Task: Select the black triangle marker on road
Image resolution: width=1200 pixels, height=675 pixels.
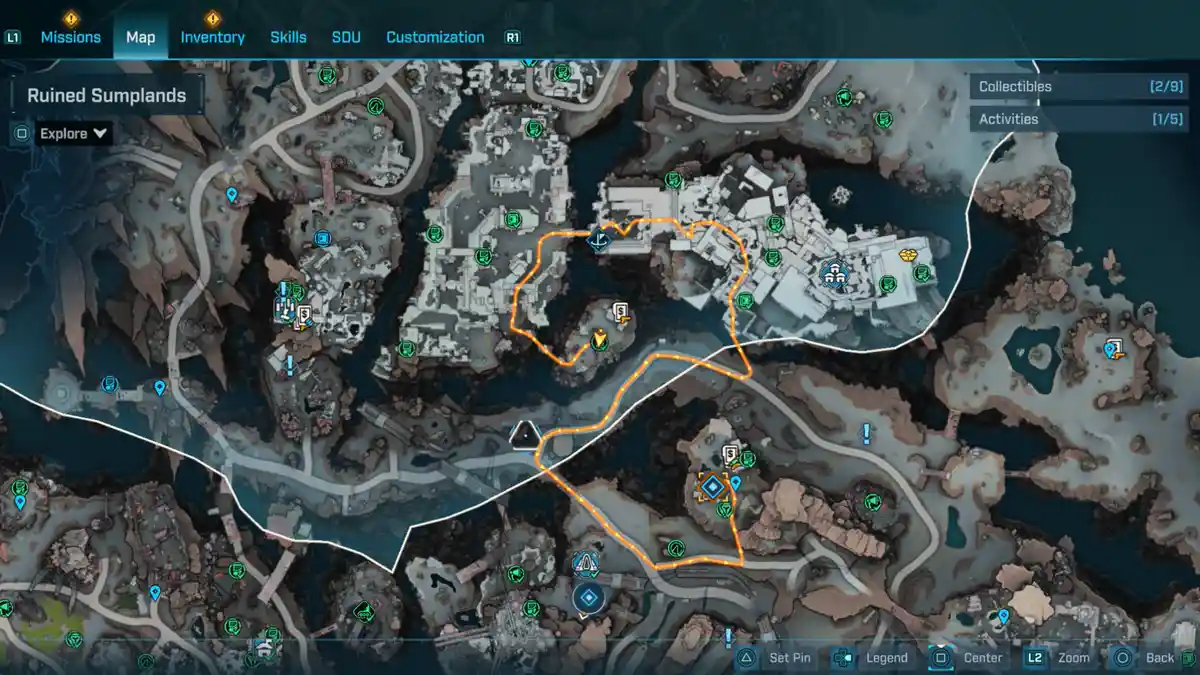Action: (x=524, y=435)
